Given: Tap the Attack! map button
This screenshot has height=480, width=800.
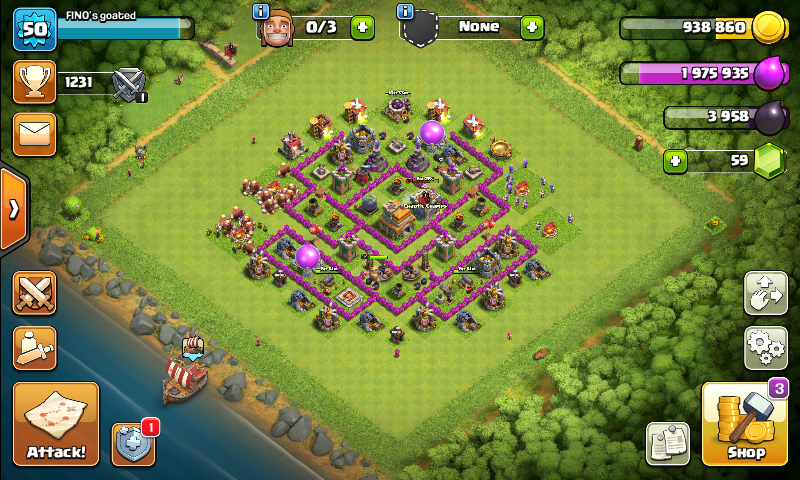Looking at the screenshot, I should point(56,424).
